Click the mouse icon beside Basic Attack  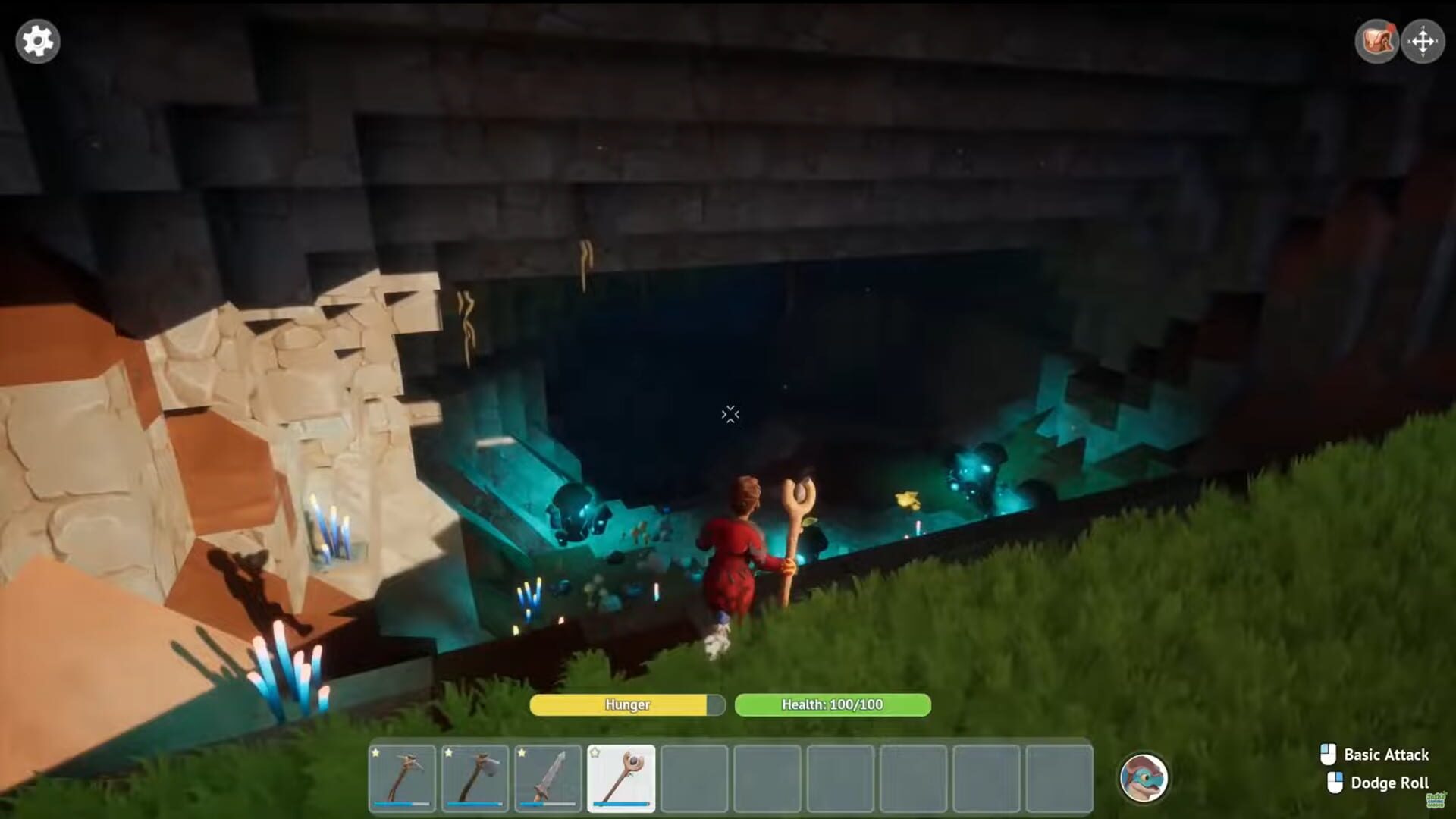pos(1329,755)
